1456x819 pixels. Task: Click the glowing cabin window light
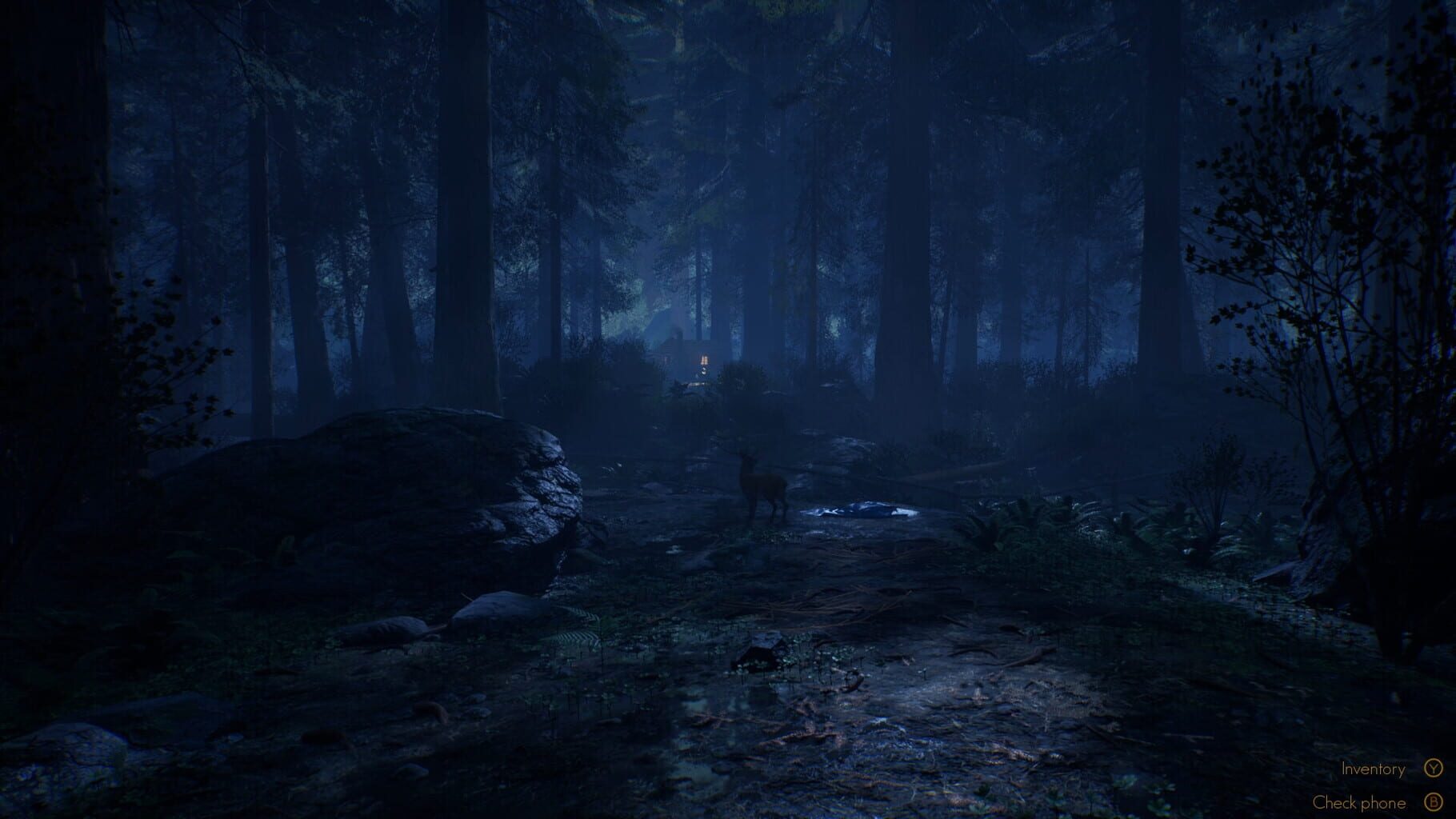(x=704, y=360)
